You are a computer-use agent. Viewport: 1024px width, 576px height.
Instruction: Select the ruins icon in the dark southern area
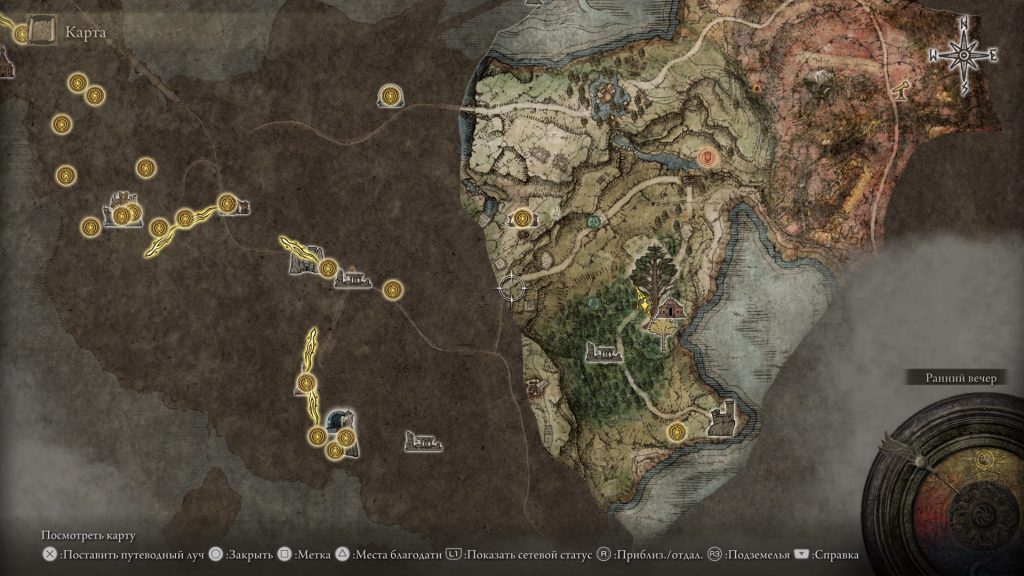tap(419, 440)
